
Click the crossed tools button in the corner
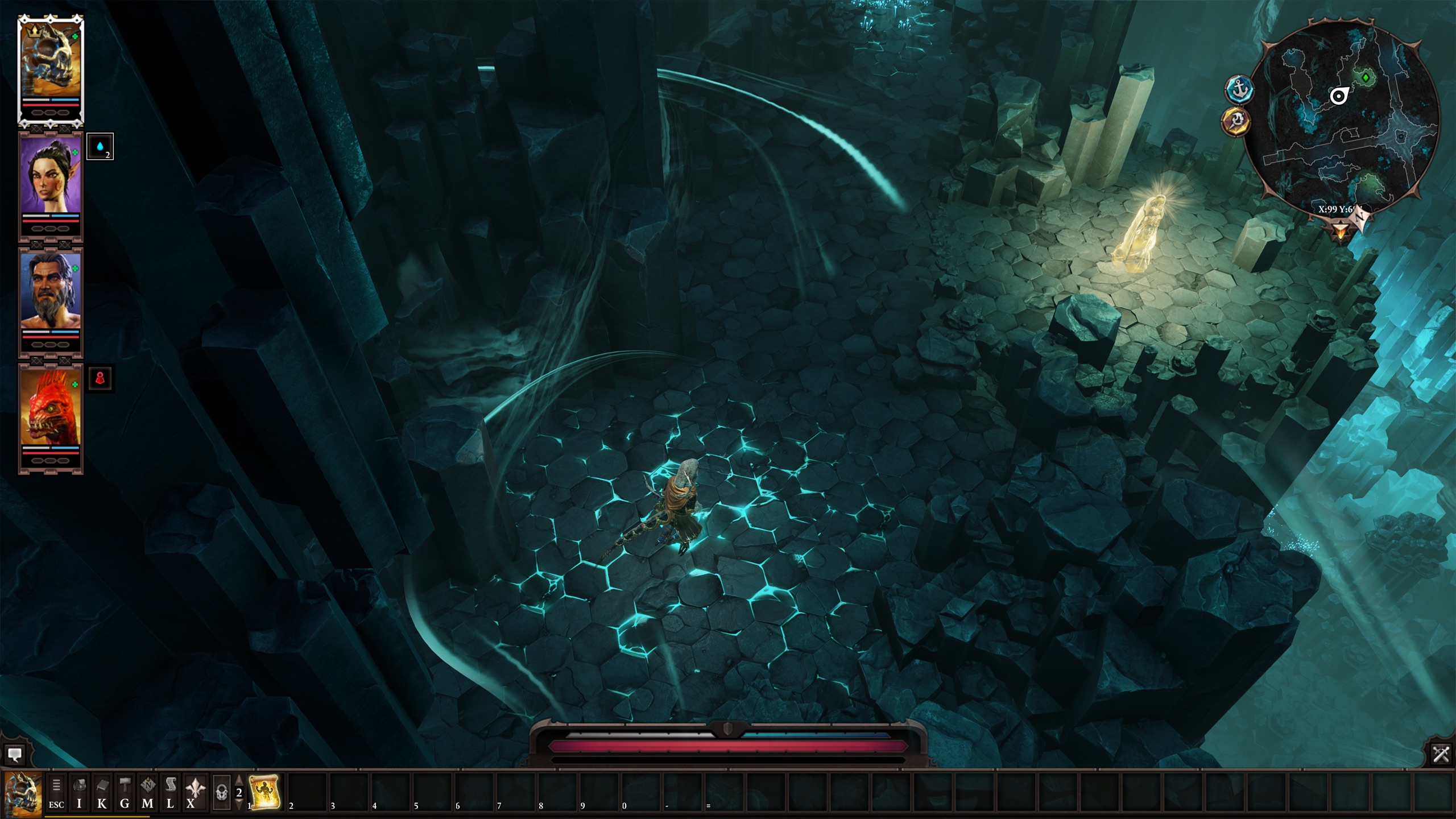1441,754
